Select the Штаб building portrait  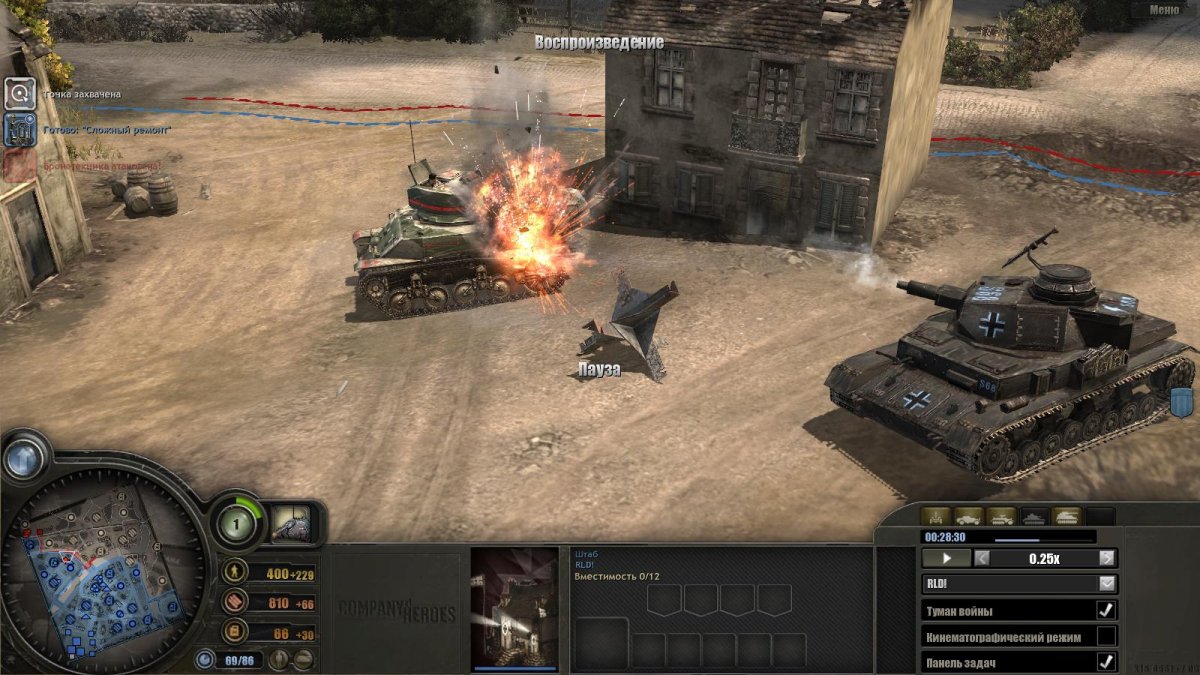514,606
